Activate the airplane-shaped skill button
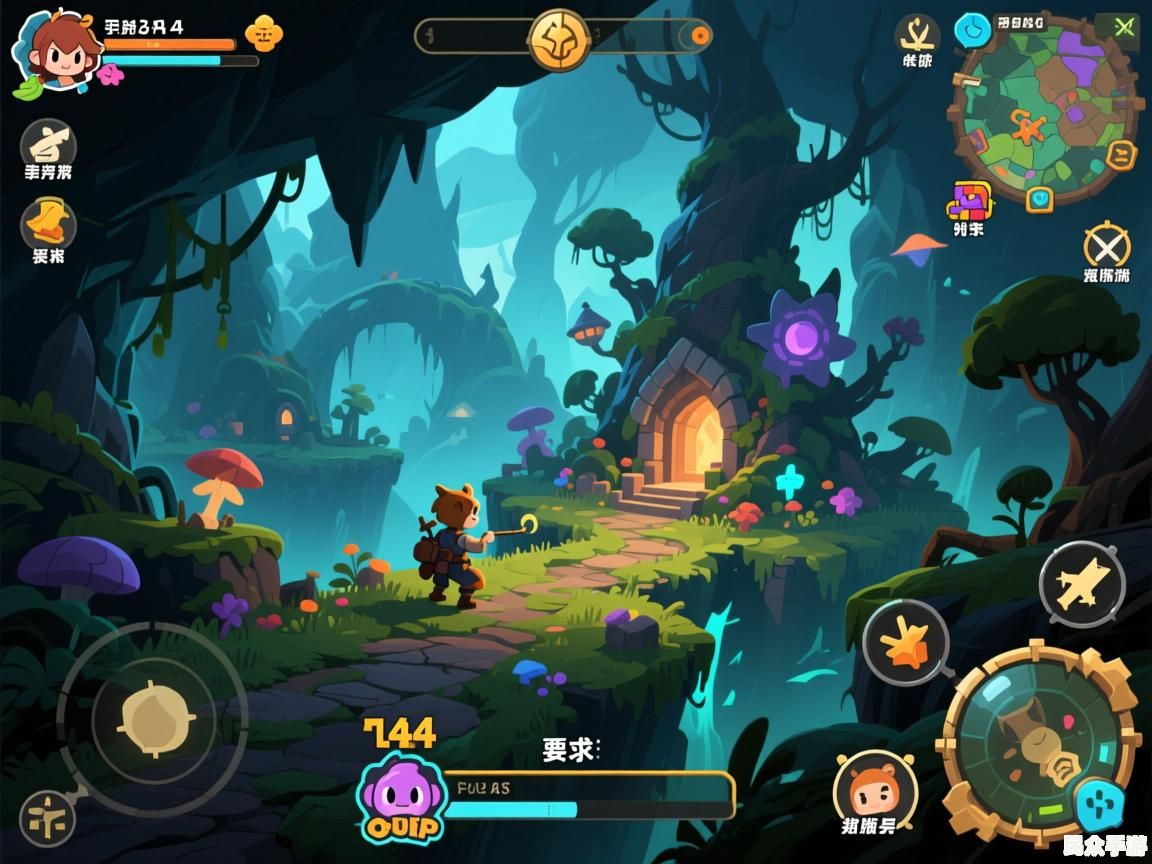Image resolution: width=1152 pixels, height=864 pixels. pyautogui.click(x=1082, y=585)
